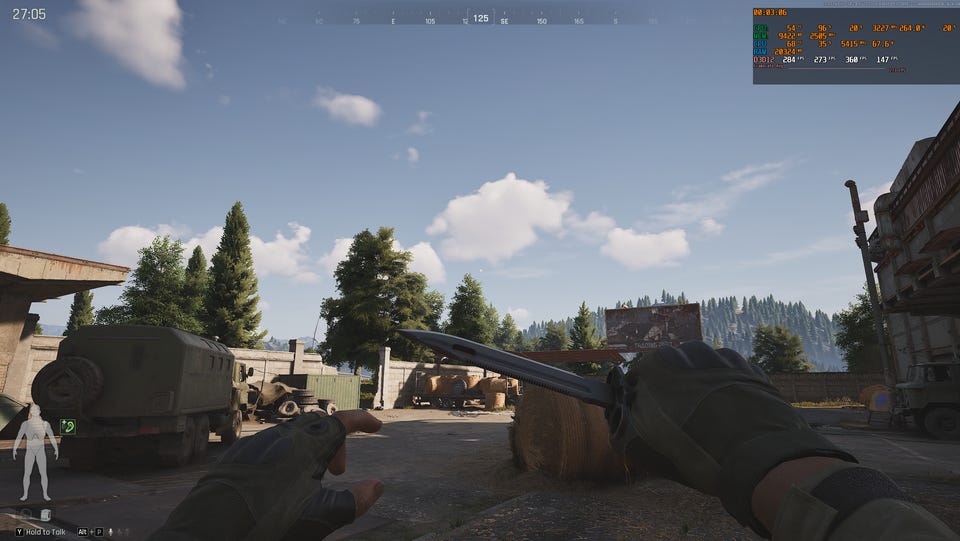Click the hardware performance stats overlay
The image size is (960, 541).
pos(855,46)
